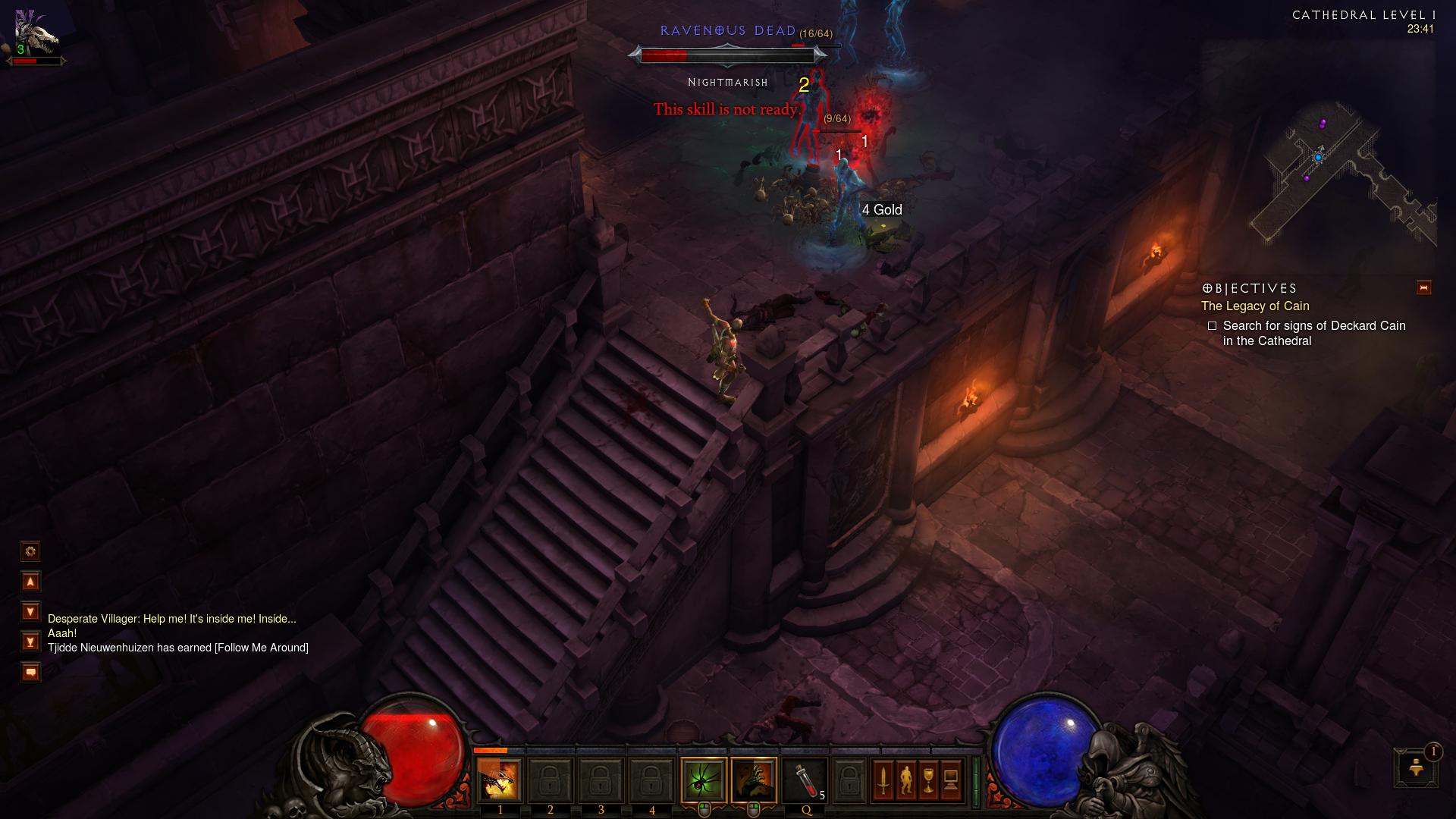Open skills with the sword icon

883,780
